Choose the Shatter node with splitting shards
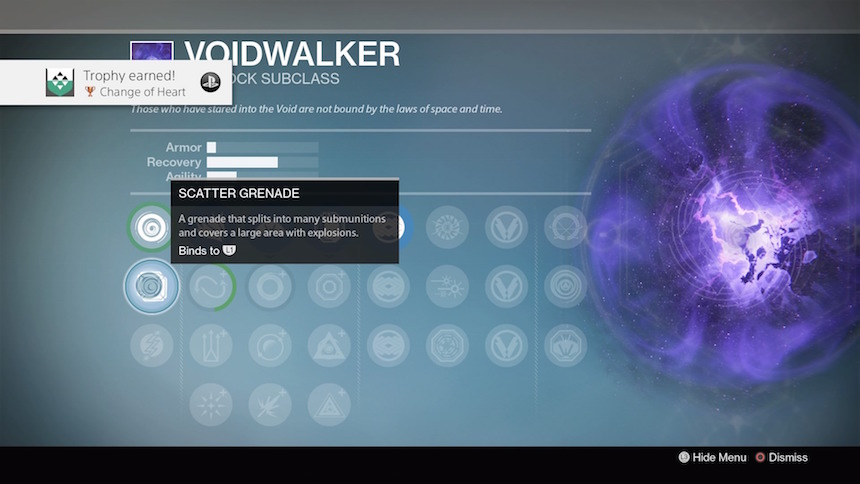 270,404
